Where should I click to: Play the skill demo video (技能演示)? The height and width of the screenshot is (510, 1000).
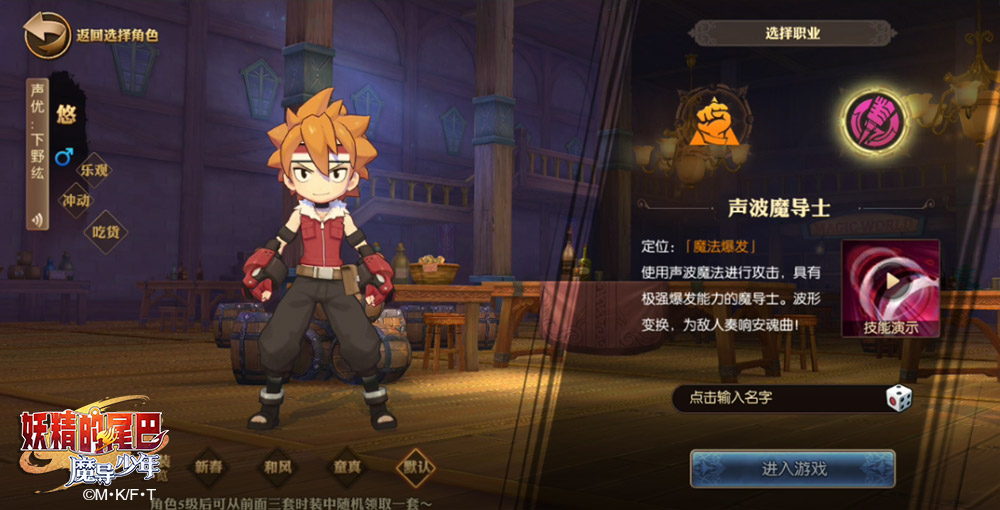coord(890,289)
